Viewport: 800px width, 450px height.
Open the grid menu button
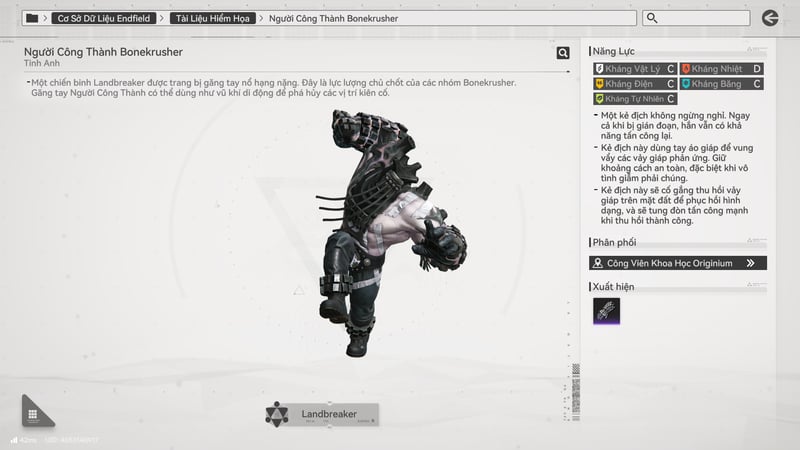(33, 415)
